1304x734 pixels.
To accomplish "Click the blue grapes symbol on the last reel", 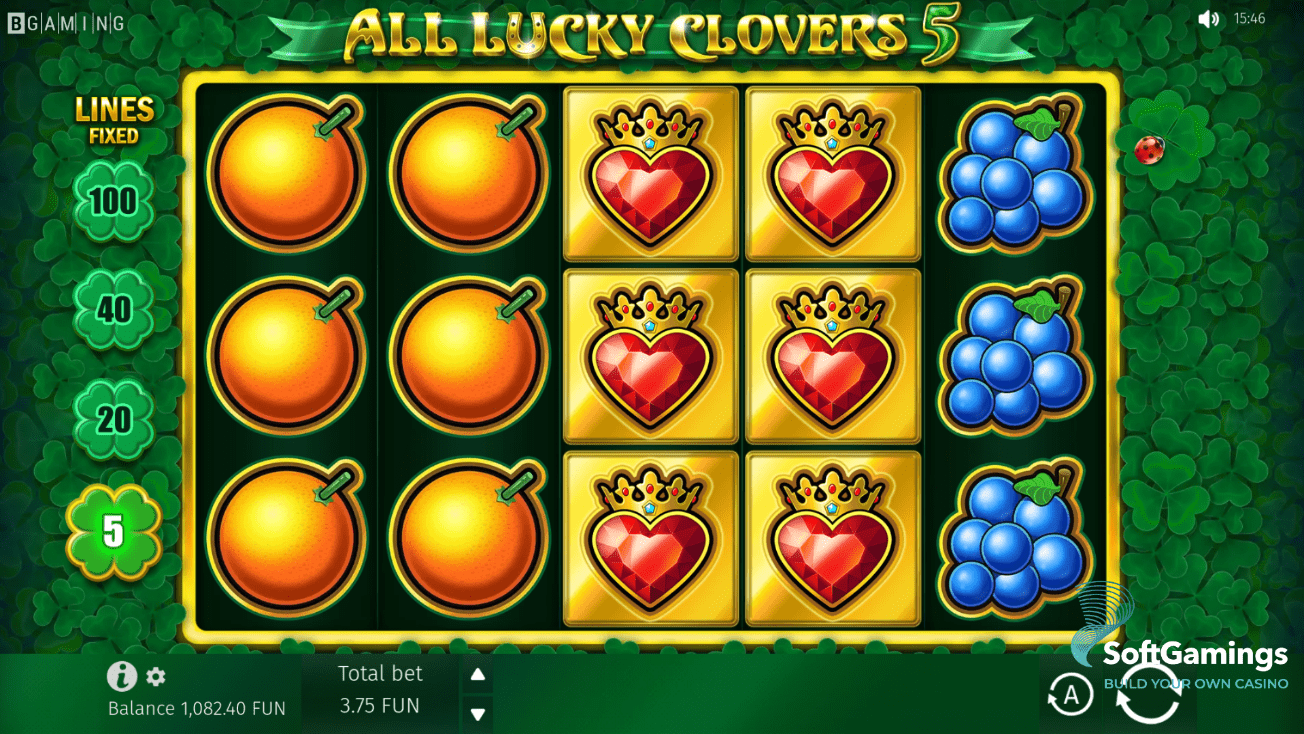I will (1014, 355).
